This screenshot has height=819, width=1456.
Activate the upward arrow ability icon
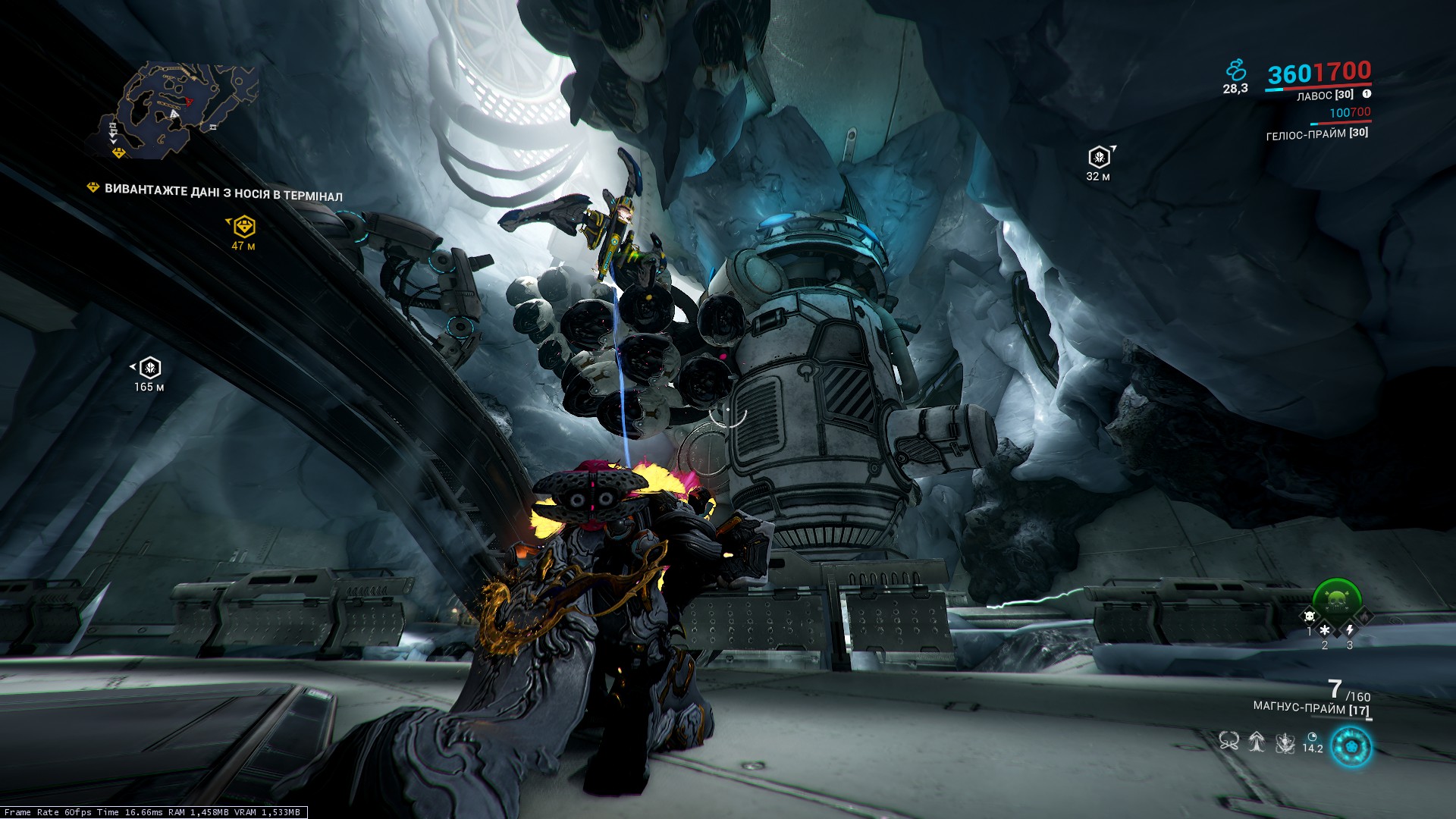tap(1257, 741)
